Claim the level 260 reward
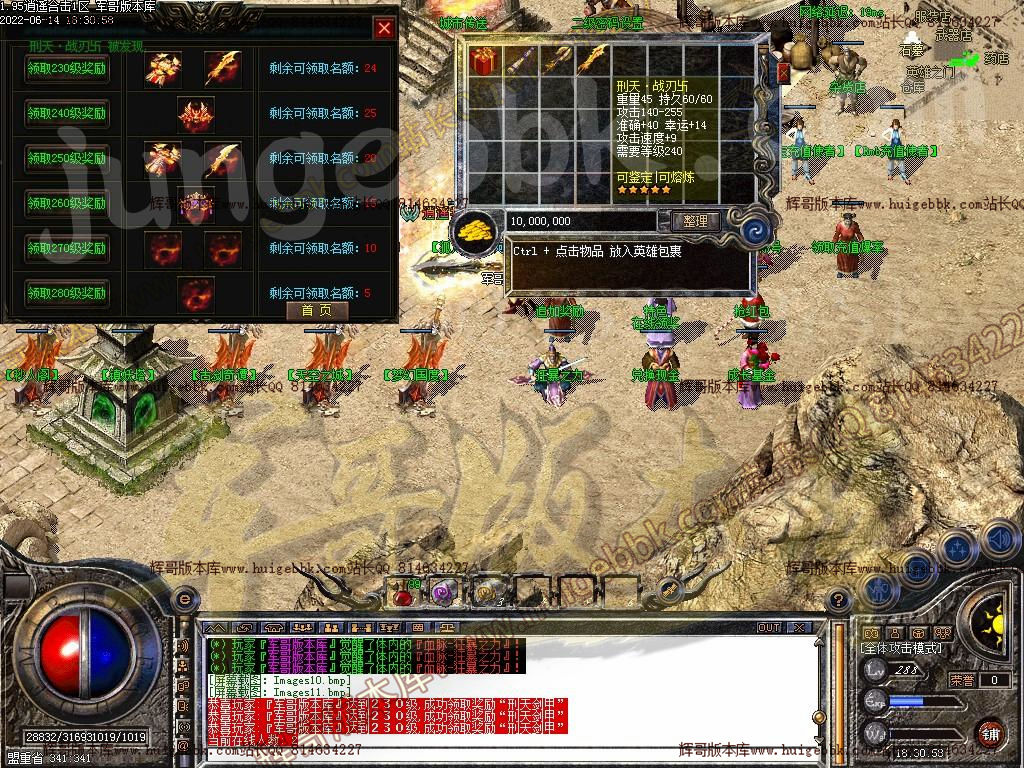Screen dimensions: 1024x768 [x=67, y=204]
